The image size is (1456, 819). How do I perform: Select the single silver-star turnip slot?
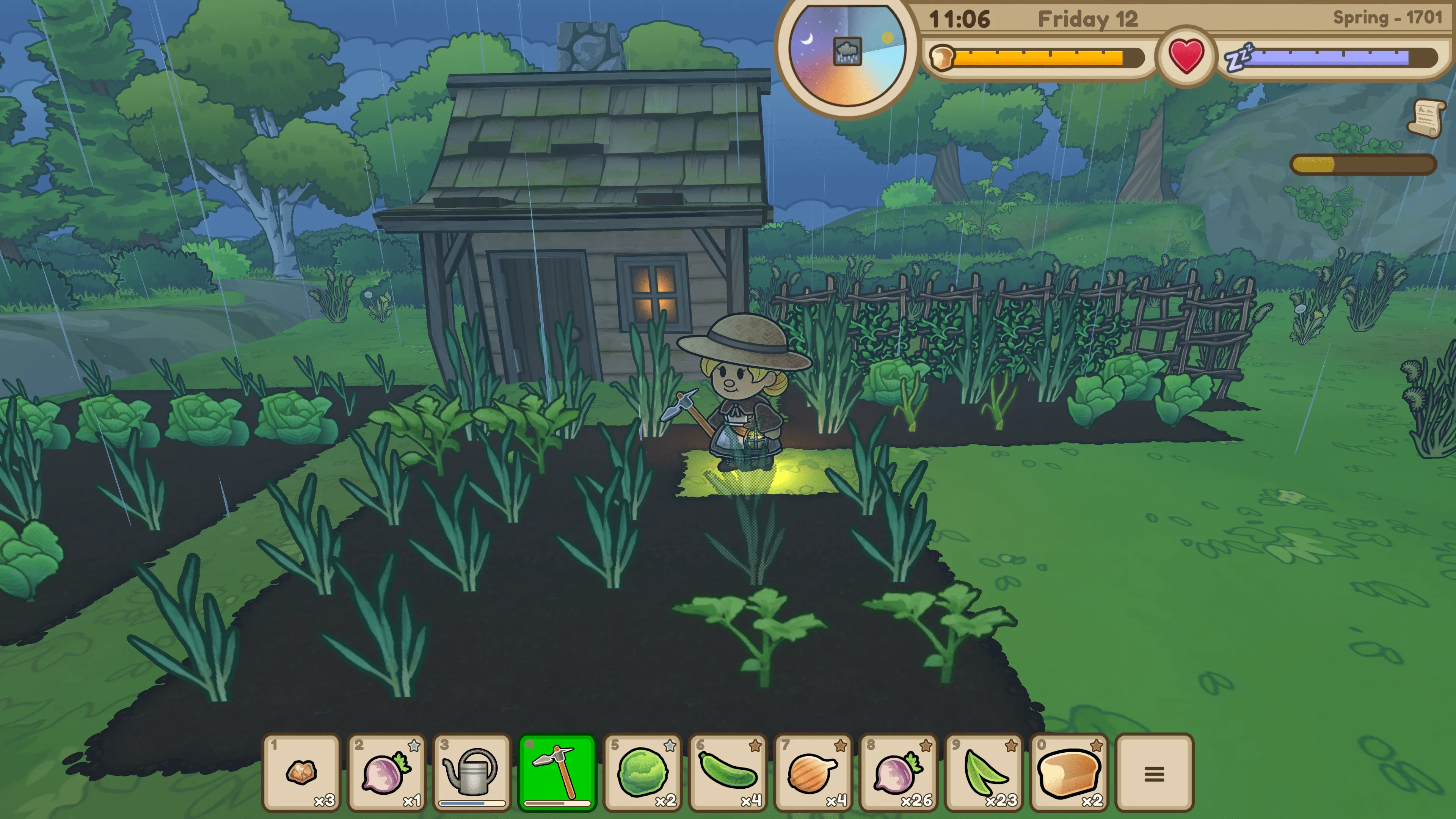(x=387, y=772)
